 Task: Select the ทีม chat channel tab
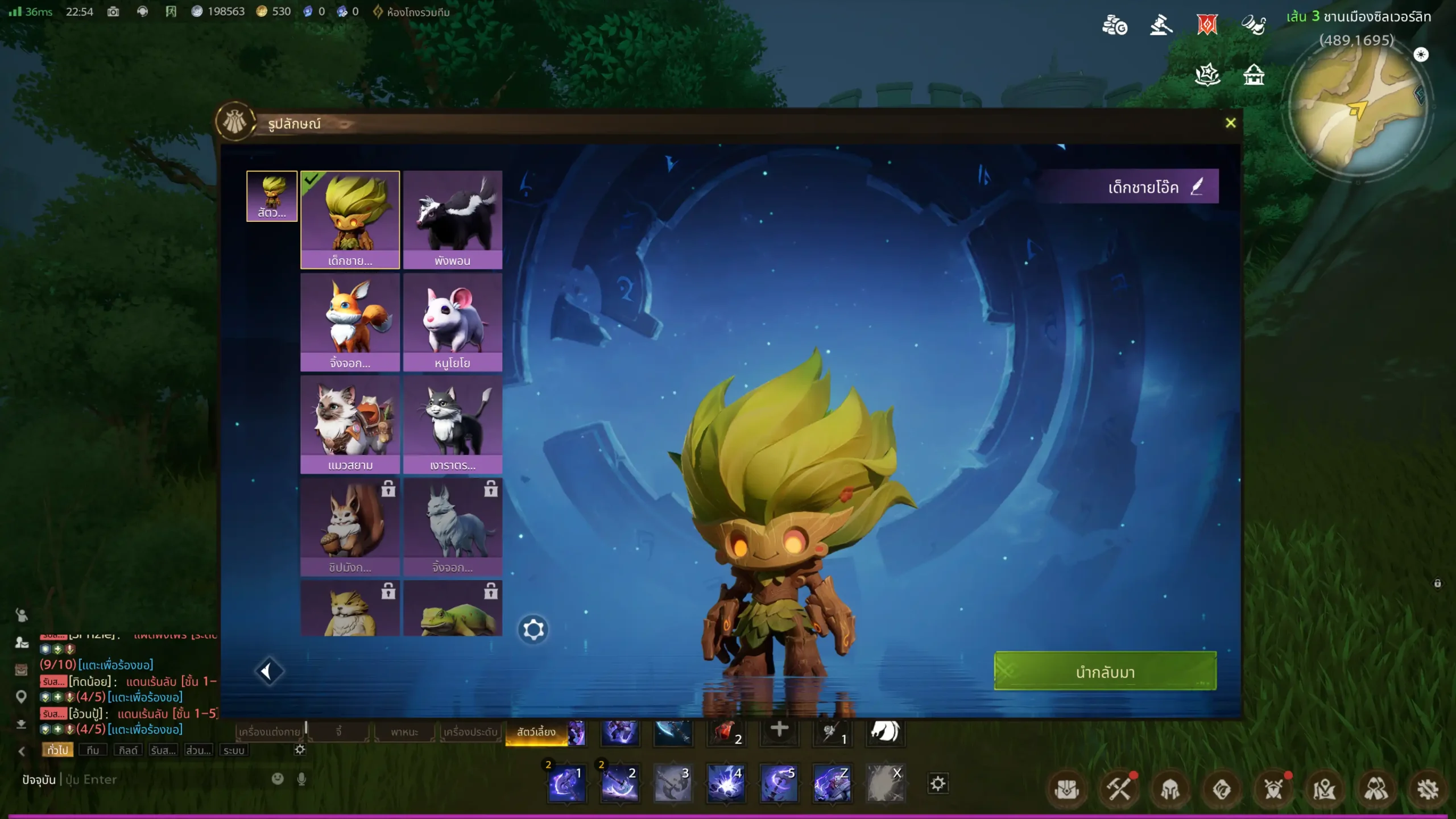point(93,750)
